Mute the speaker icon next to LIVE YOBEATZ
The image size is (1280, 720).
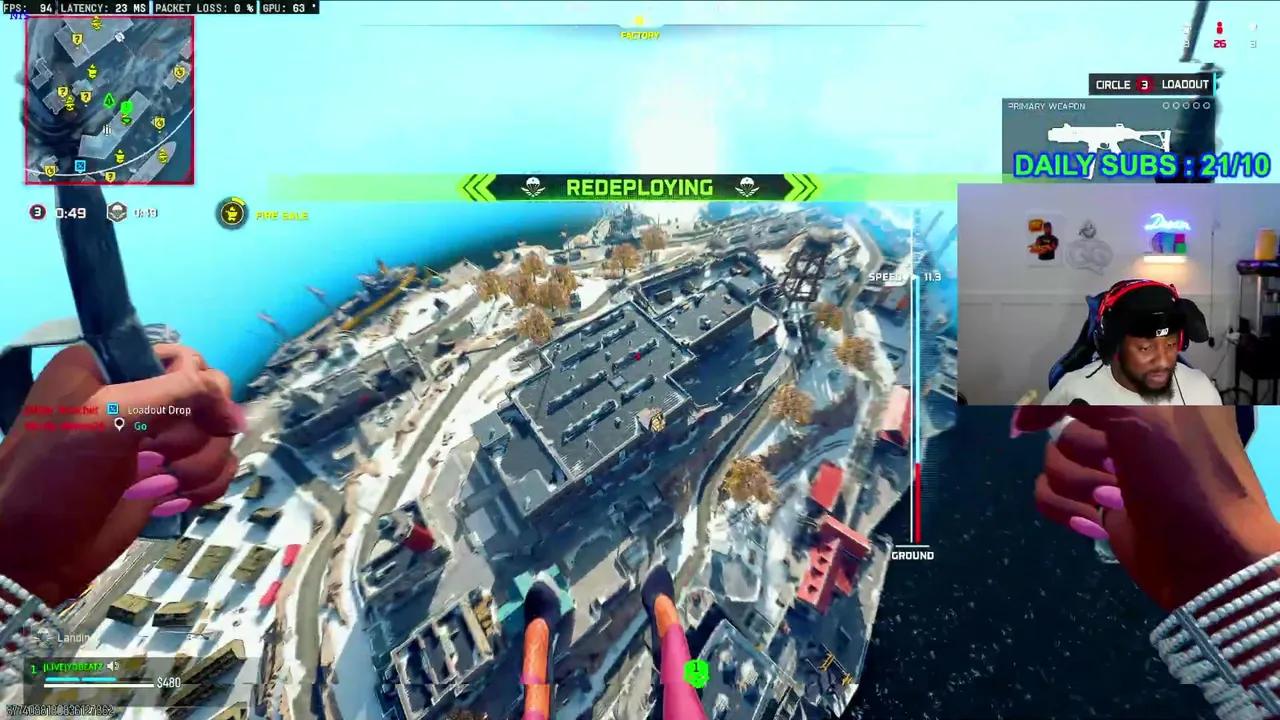click(x=112, y=667)
